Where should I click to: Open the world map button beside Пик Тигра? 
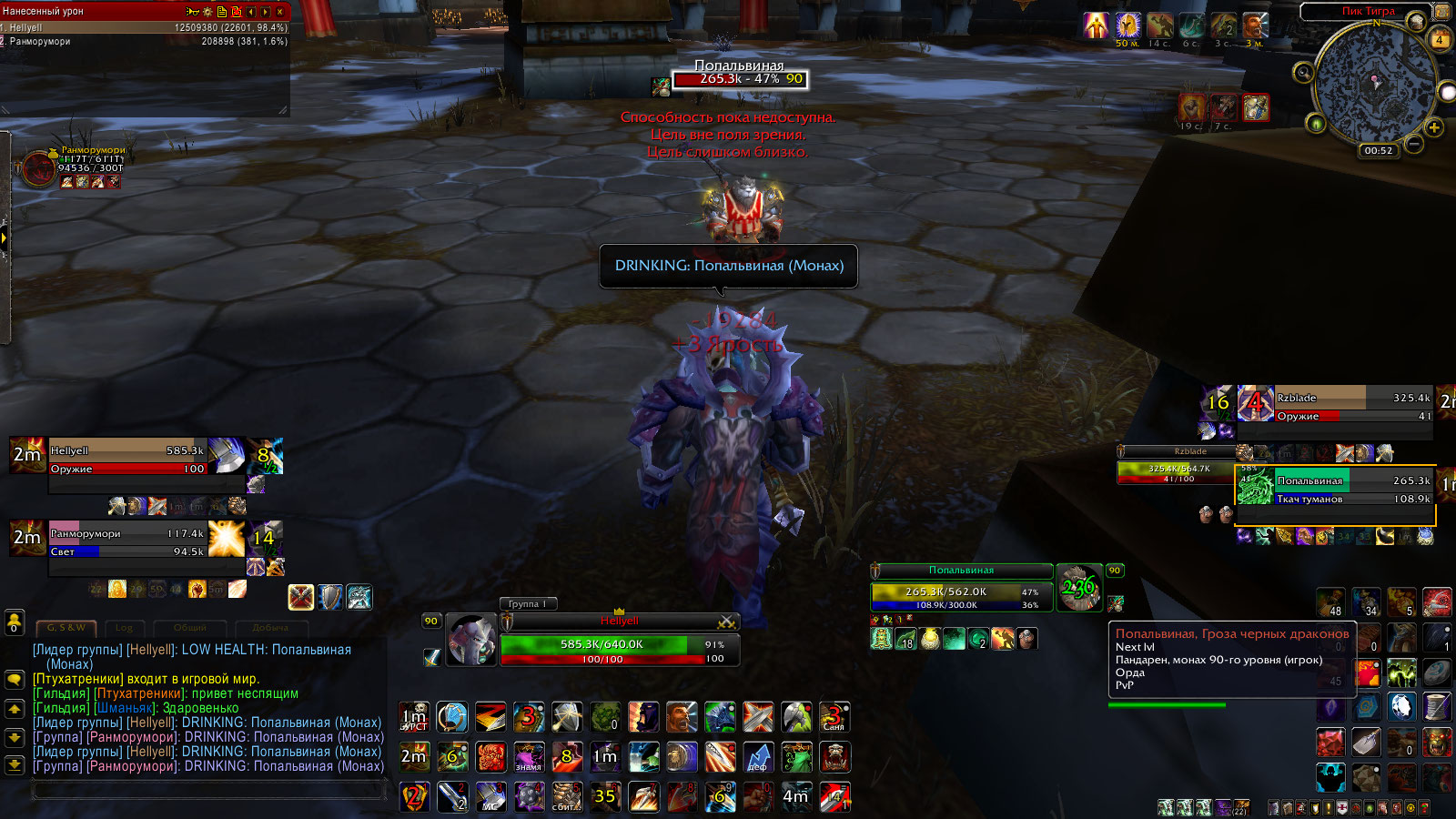point(1443,11)
